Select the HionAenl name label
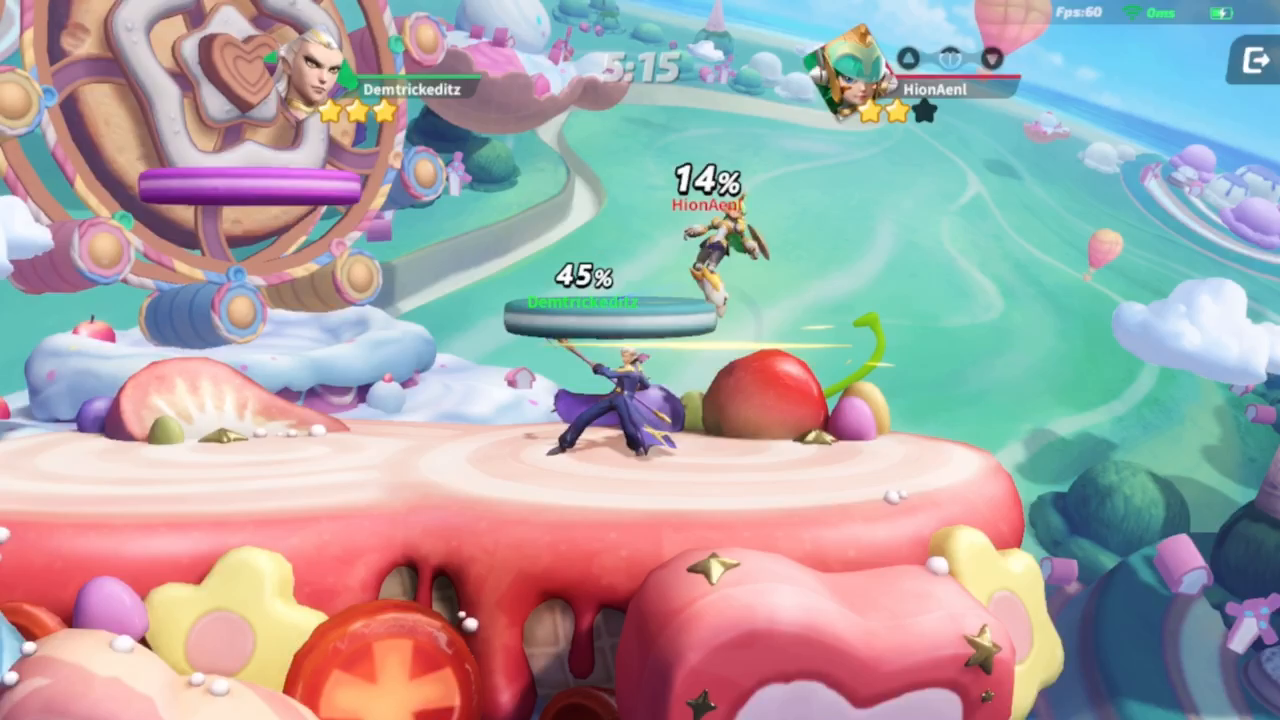The width and height of the screenshot is (1280, 720). pyautogui.click(x=934, y=89)
